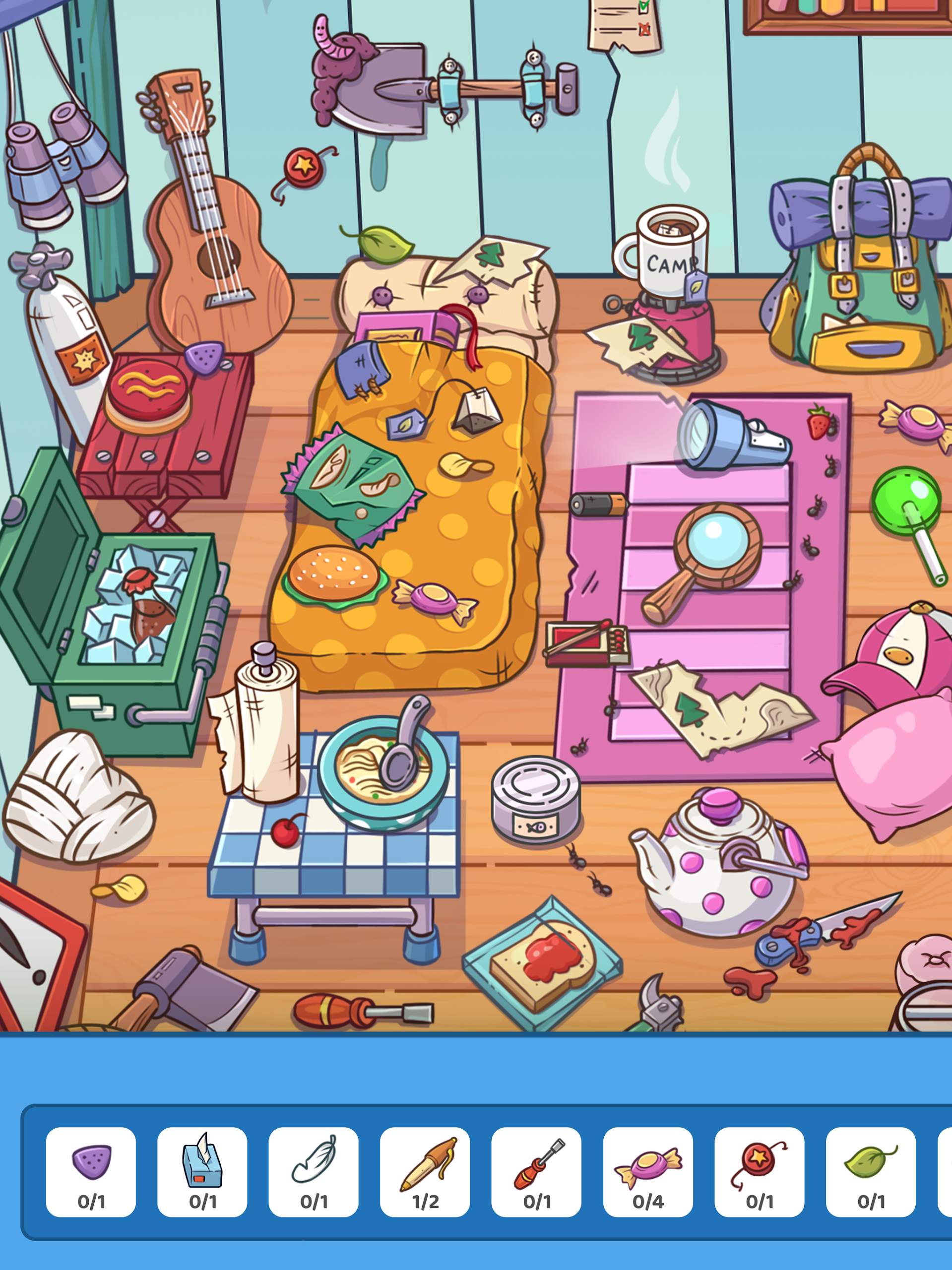This screenshot has width=952, height=1270.
Task: Choose the white feather item card
Action: (314, 1171)
